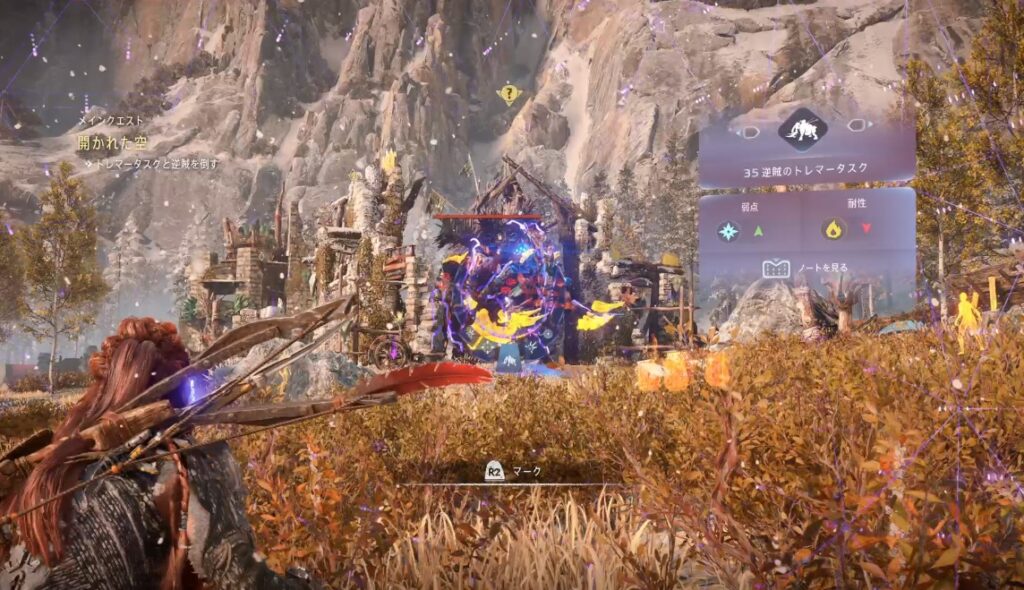Select the yellow question mark quest marker
The height and width of the screenshot is (590, 1024).
tap(509, 95)
